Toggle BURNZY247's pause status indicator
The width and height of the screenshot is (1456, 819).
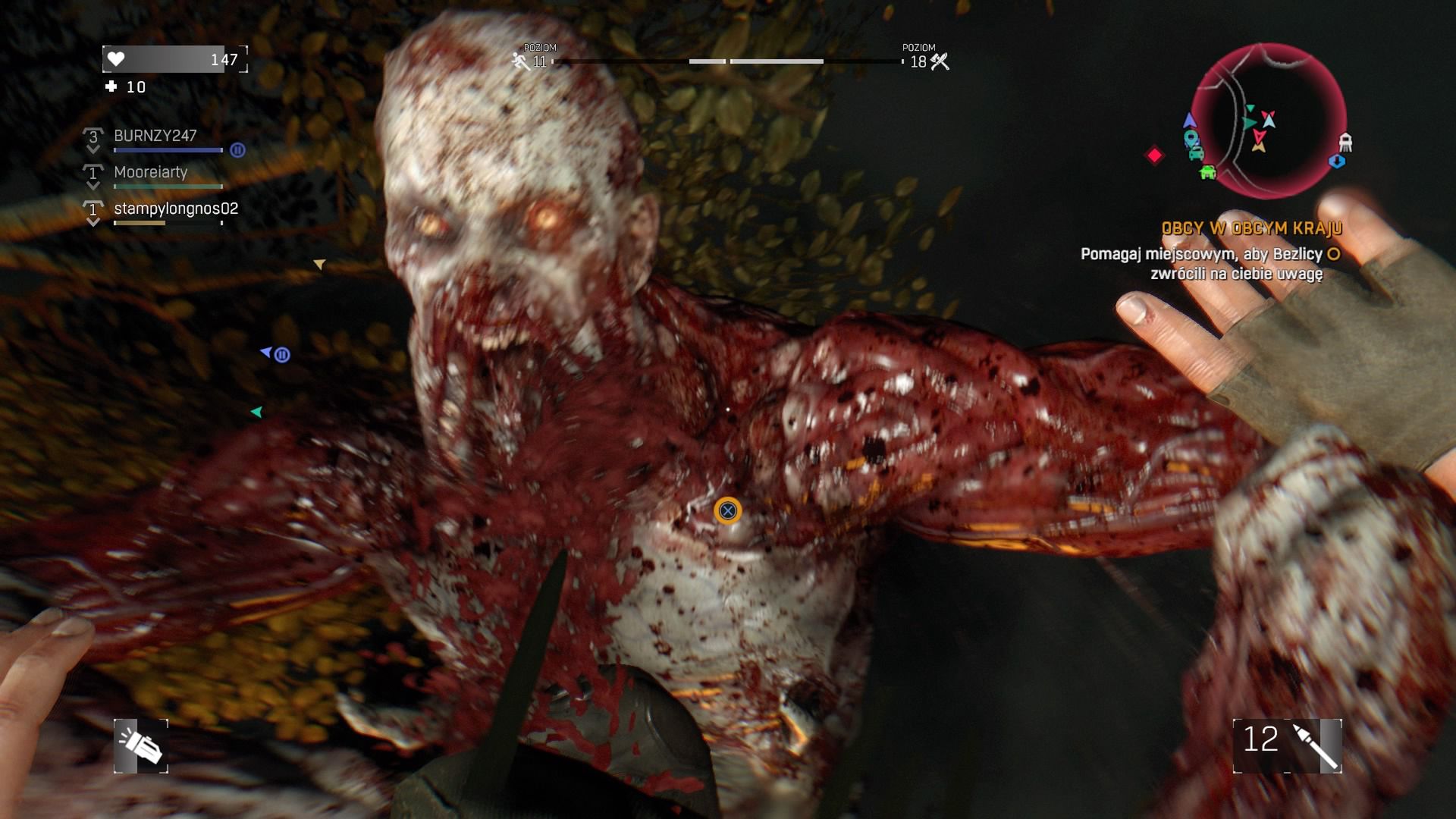[237, 149]
